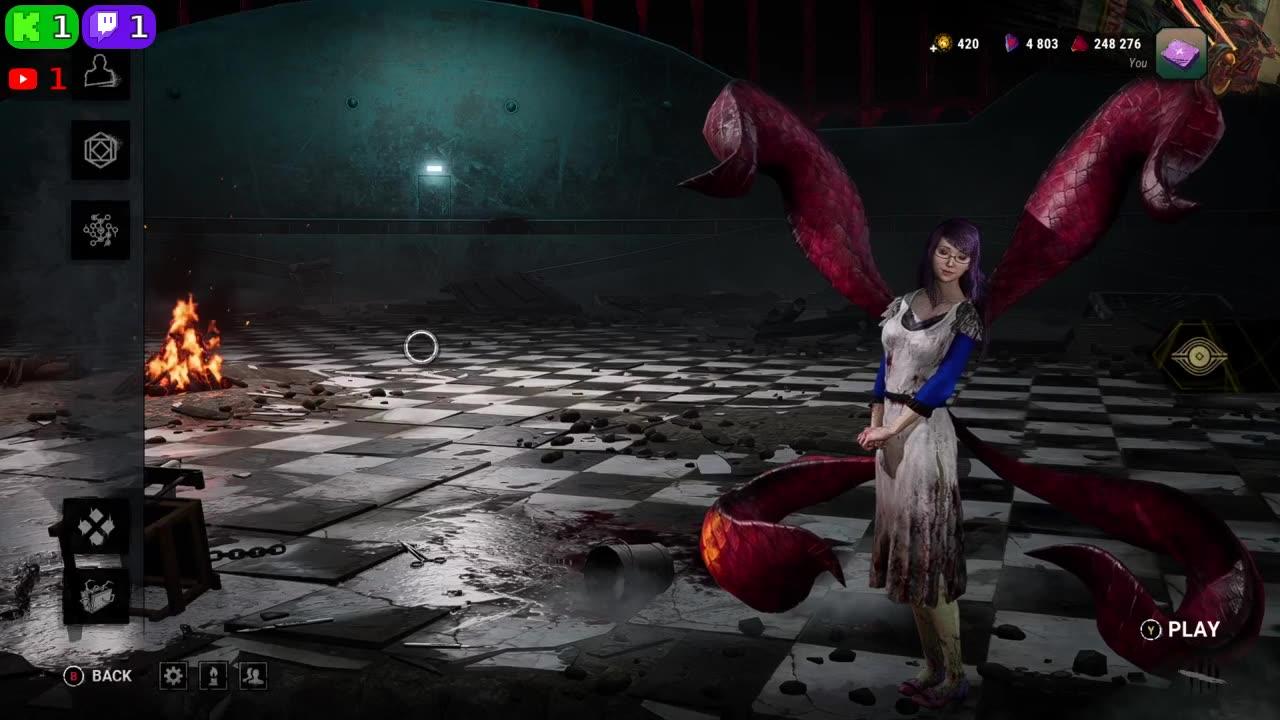
Task: Click the character model to rotate view
Action: 920,420
